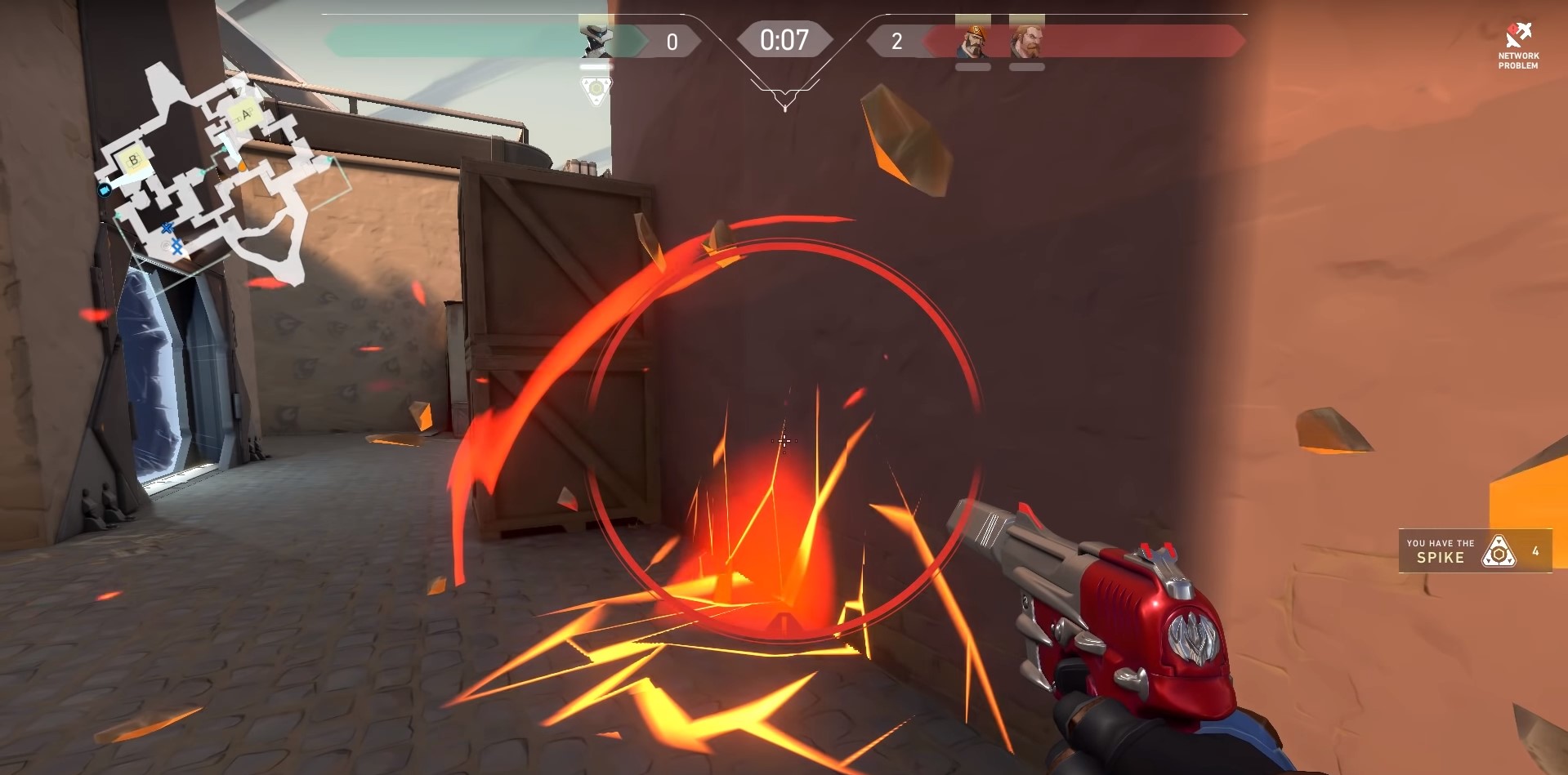Select the spike icon in the inventory panel
Screen dimensions: 1568x775
pos(1499,552)
